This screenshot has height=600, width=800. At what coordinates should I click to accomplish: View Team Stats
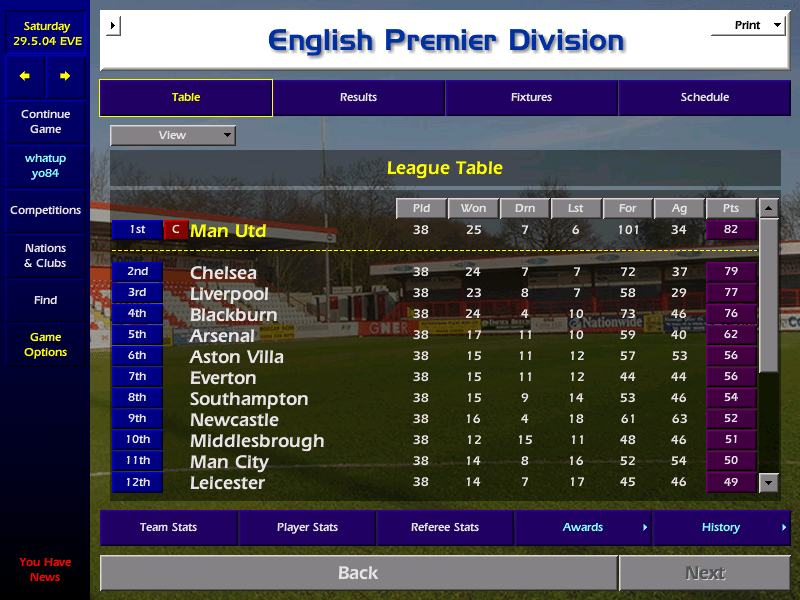tap(168, 528)
